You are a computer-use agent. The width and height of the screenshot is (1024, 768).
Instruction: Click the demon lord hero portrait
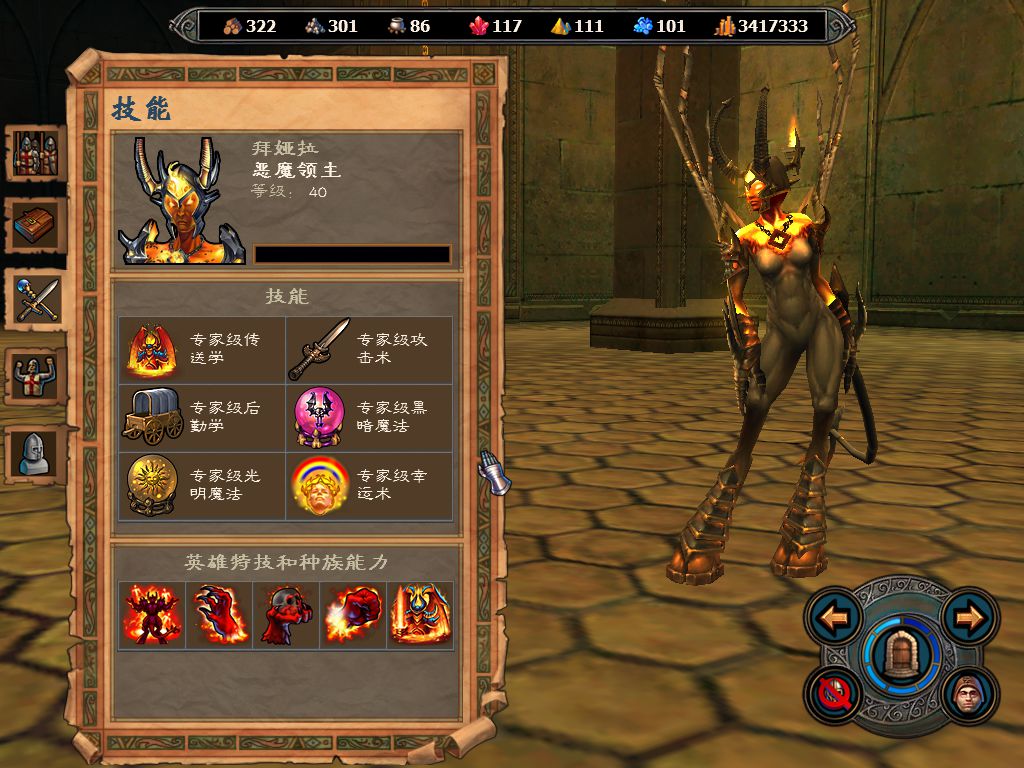coord(181,201)
